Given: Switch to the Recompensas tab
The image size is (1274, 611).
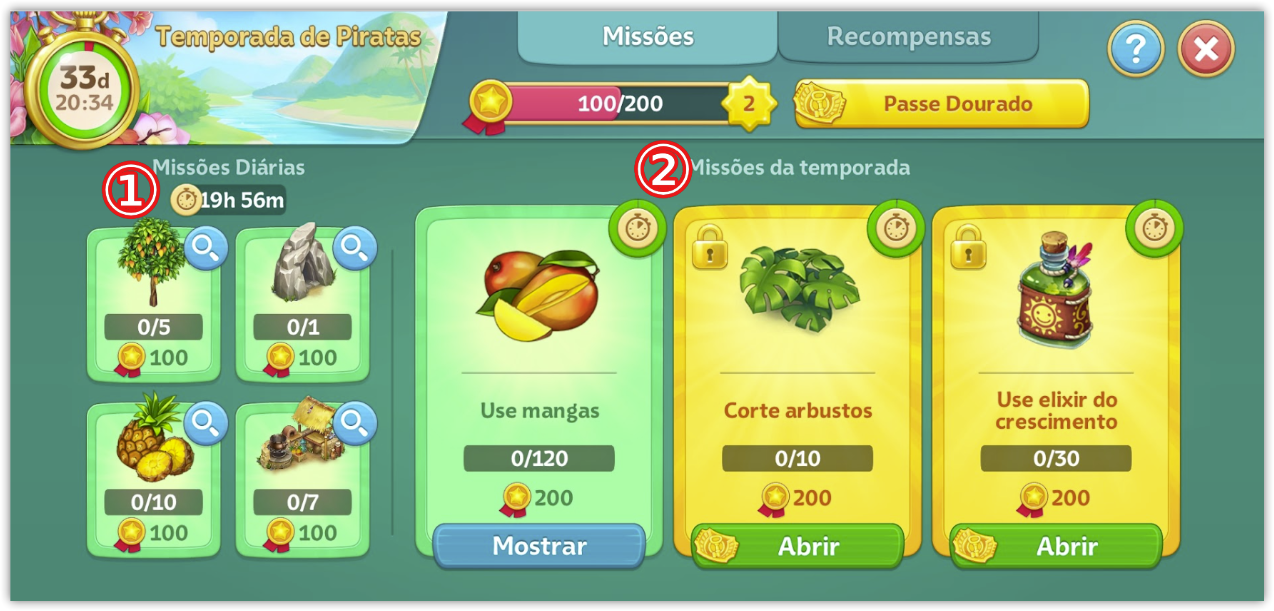Looking at the screenshot, I should tap(908, 37).
